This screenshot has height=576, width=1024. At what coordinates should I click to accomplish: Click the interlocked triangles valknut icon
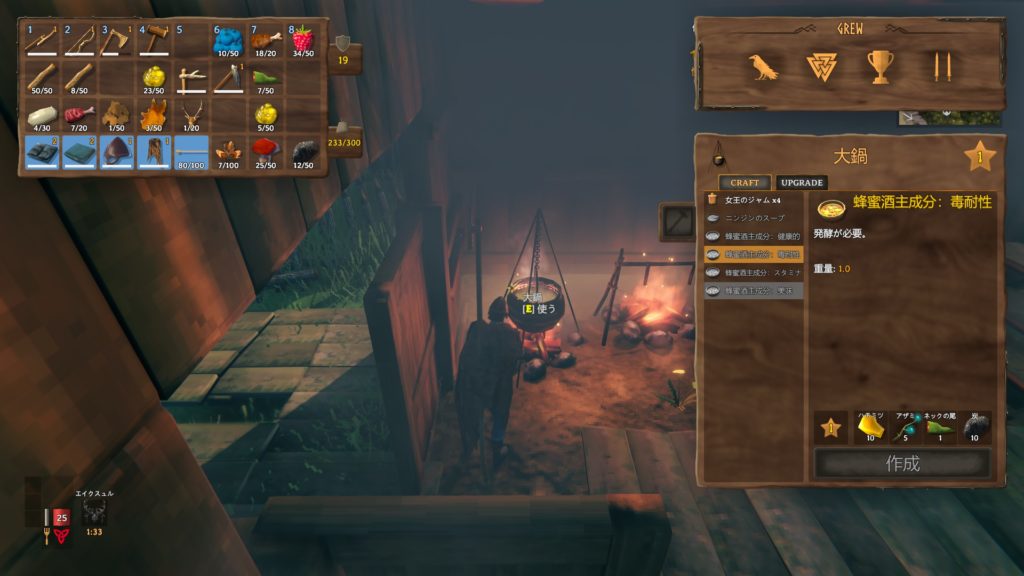(820, 67)
